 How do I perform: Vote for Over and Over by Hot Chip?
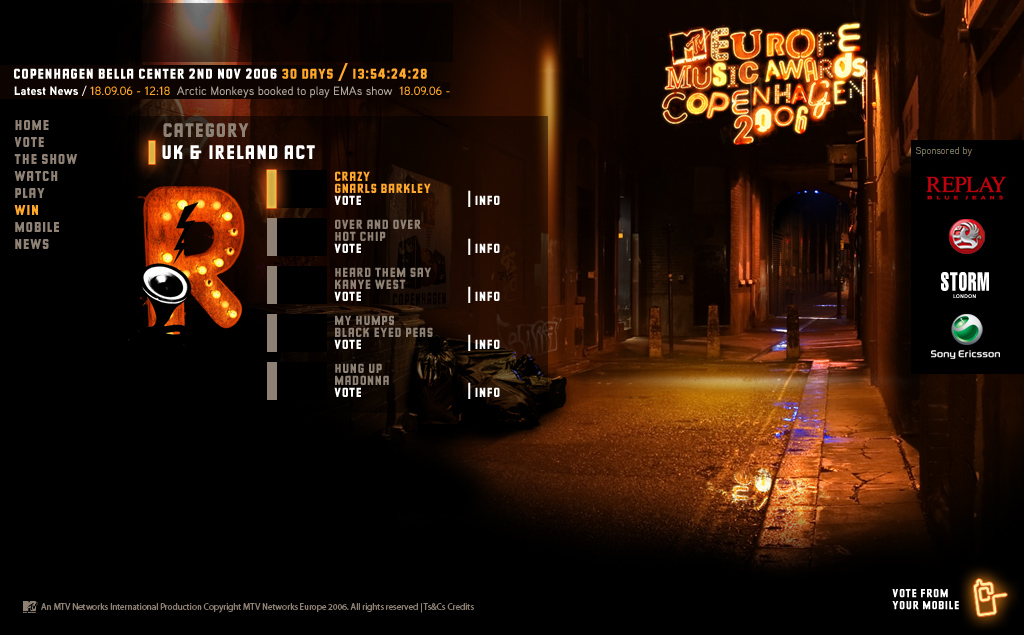348,248
